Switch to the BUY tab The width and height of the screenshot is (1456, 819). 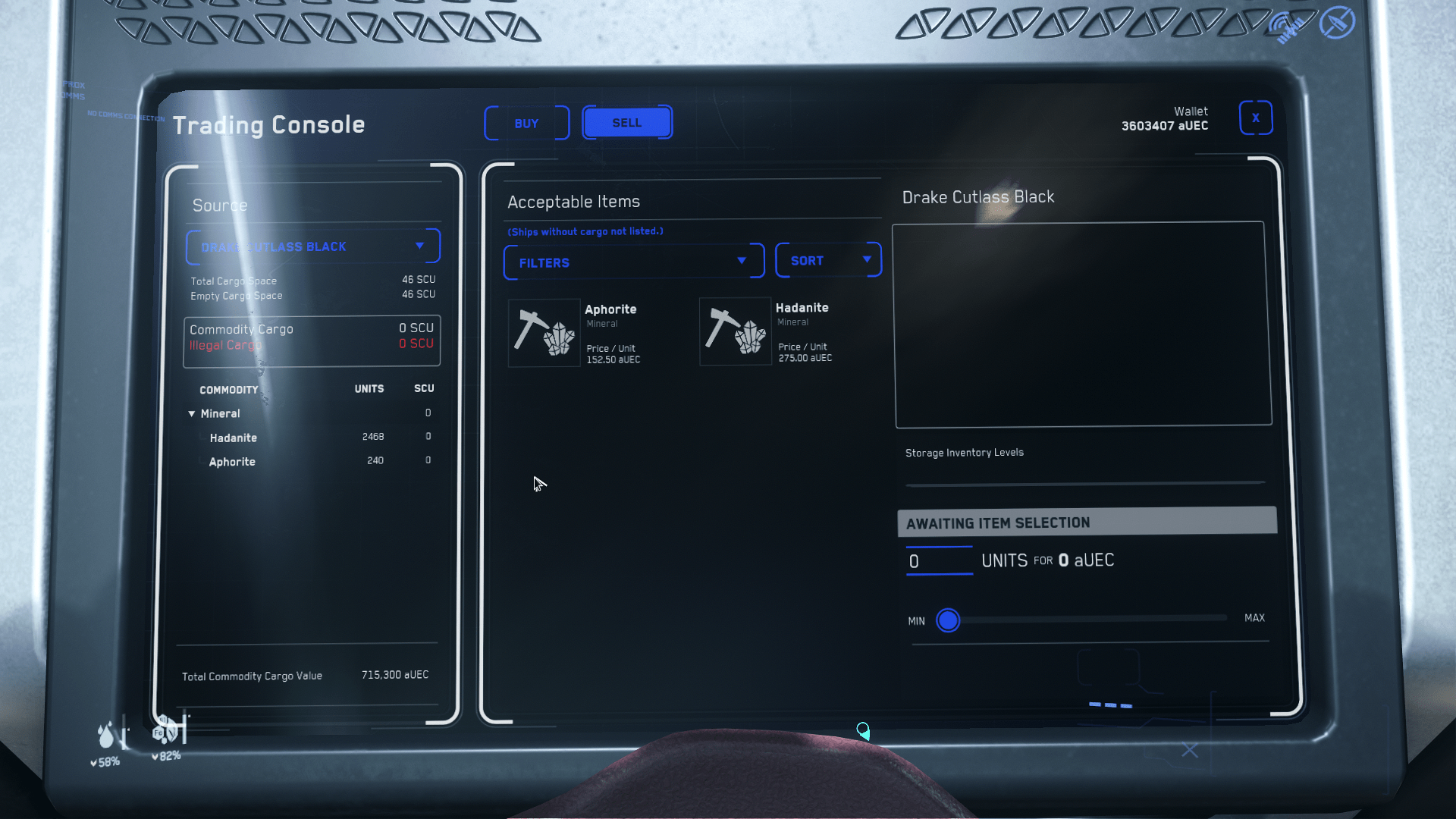pos(526,123)
